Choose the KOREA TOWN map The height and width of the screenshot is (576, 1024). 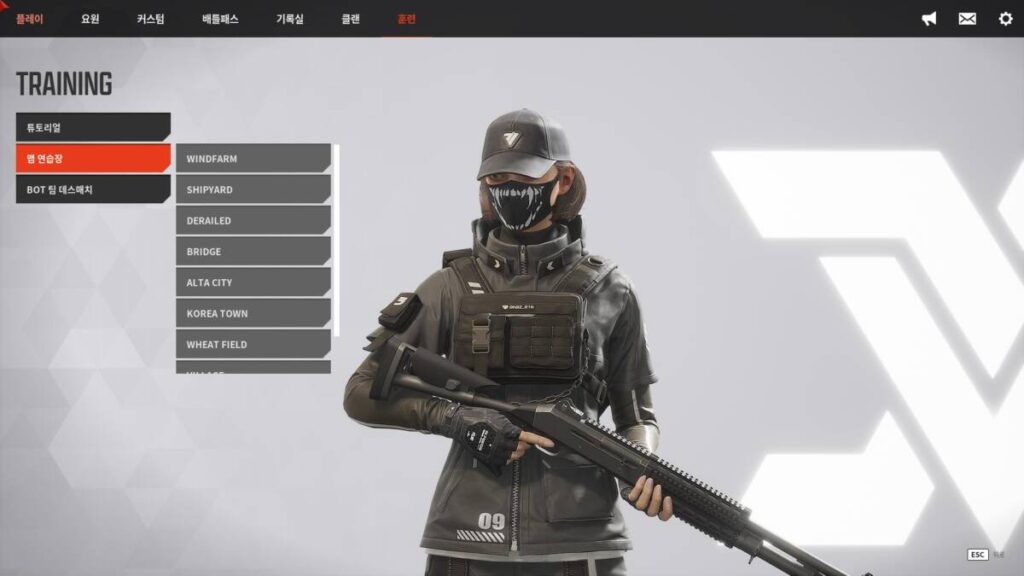pyautogui.click(x=252, y=314)
